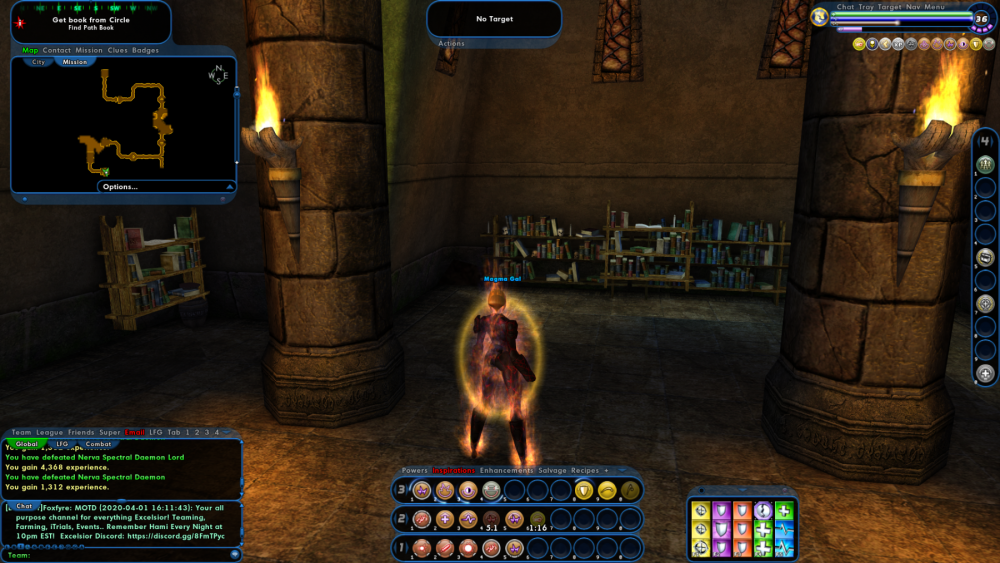This screenshot has height=563, width=1000.
Task: Show the Badges tab
Action: [x=145, y=50]
